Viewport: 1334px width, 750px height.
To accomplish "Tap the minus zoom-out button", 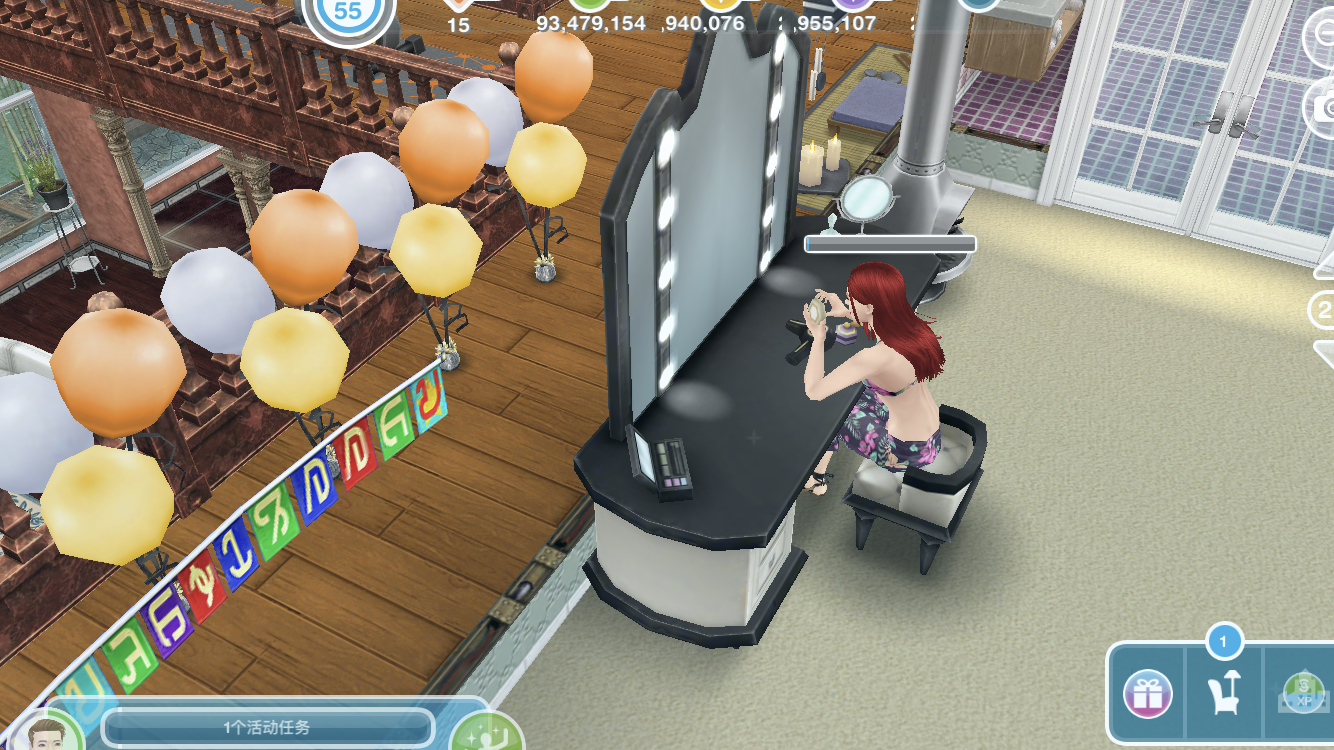I will click(1322, 36).
